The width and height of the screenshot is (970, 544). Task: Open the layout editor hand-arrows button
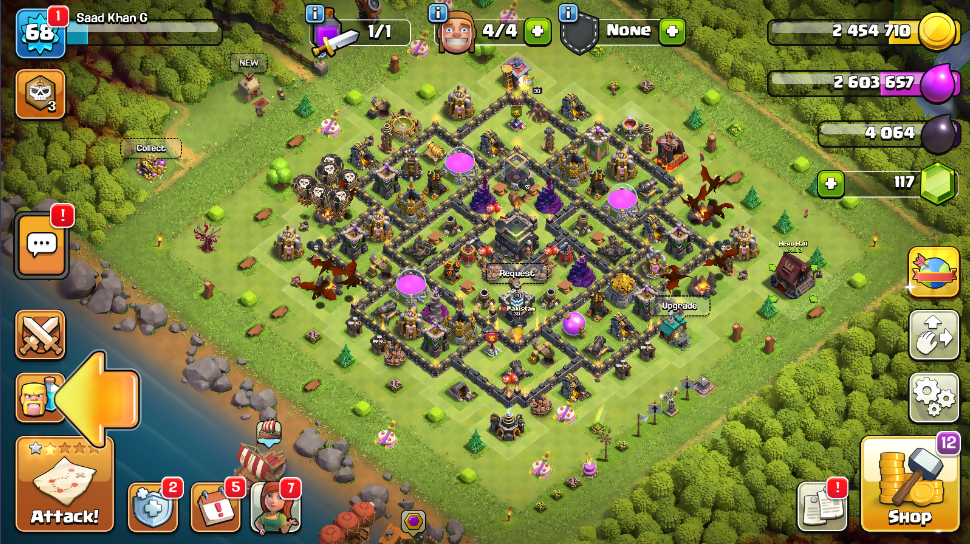[934, 335]
